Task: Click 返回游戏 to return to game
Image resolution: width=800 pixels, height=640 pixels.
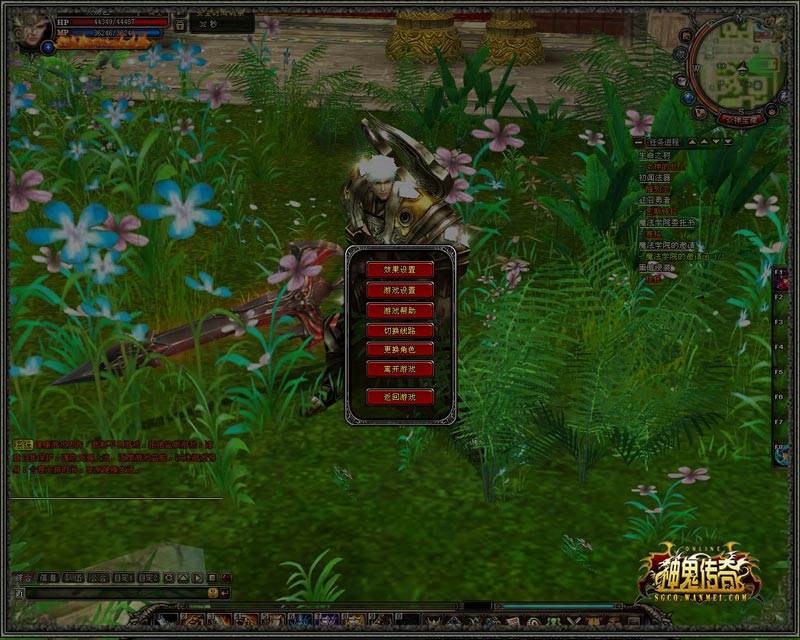Action: point(399,397)
